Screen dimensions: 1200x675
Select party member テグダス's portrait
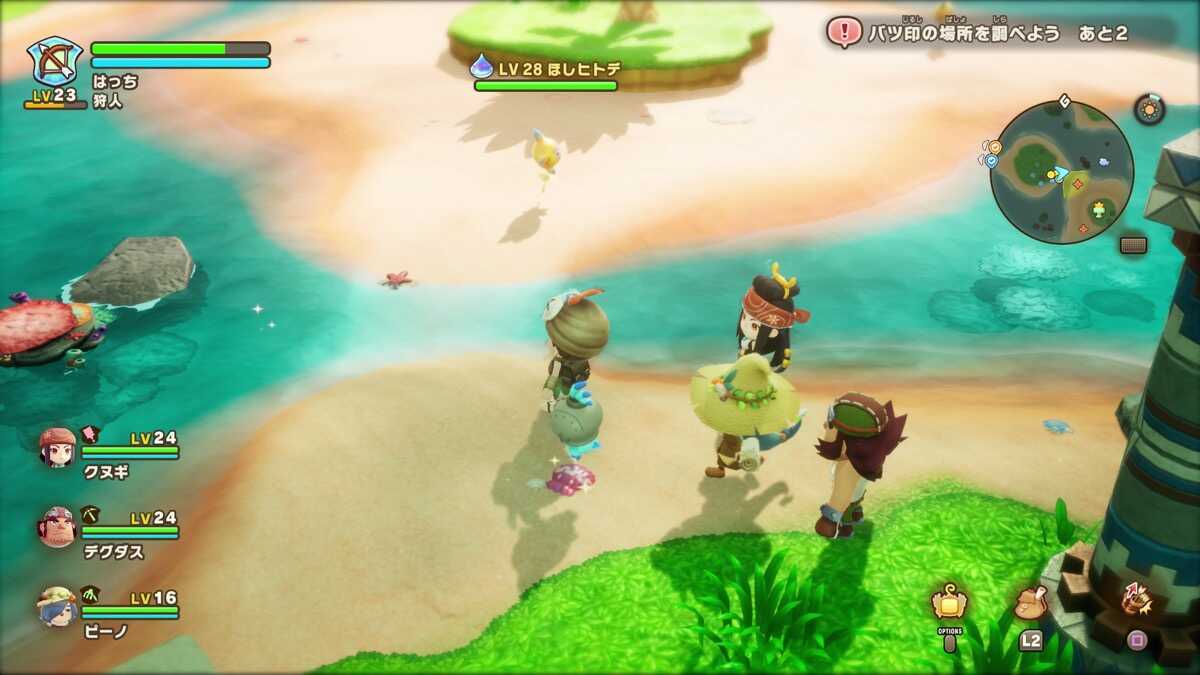point(58,526)
